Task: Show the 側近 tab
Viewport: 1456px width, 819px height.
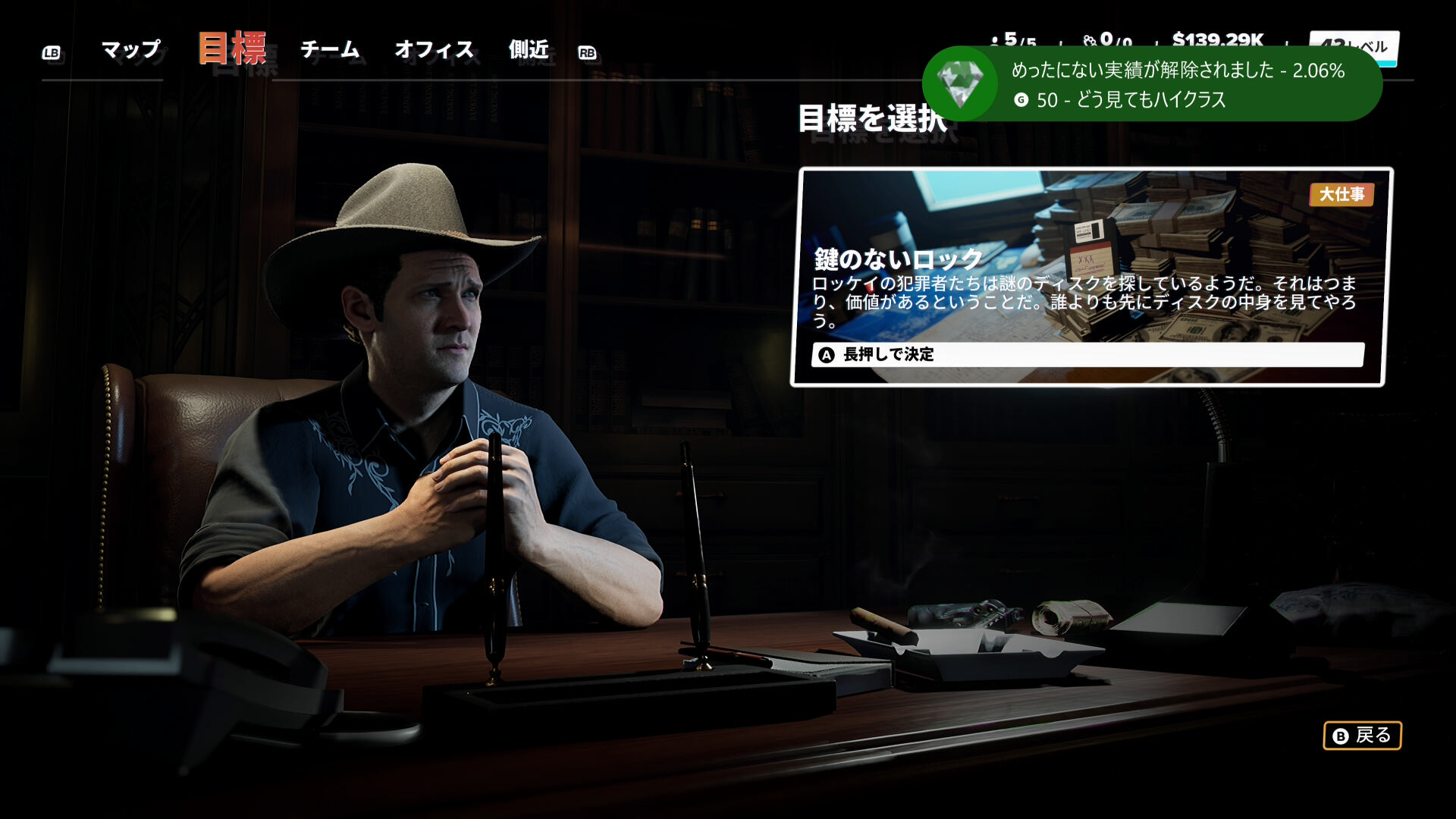Action: [529, 50]
